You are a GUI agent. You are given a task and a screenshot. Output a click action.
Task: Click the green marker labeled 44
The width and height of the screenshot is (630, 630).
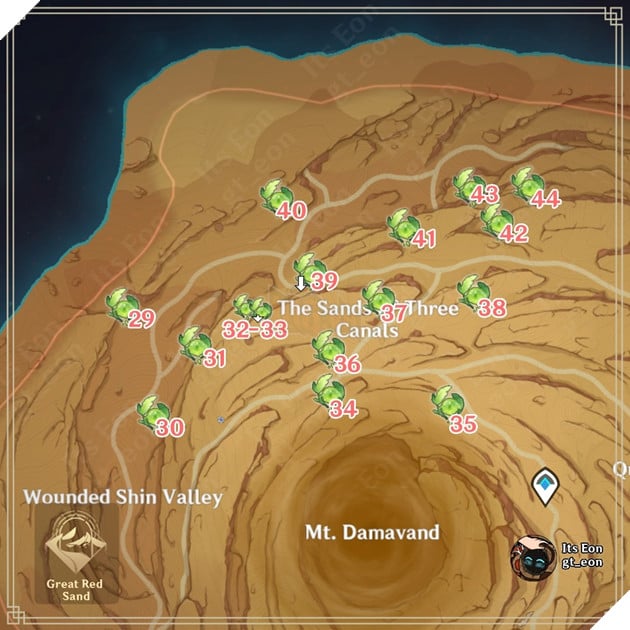pyautogui.click(x=524, y=183)
